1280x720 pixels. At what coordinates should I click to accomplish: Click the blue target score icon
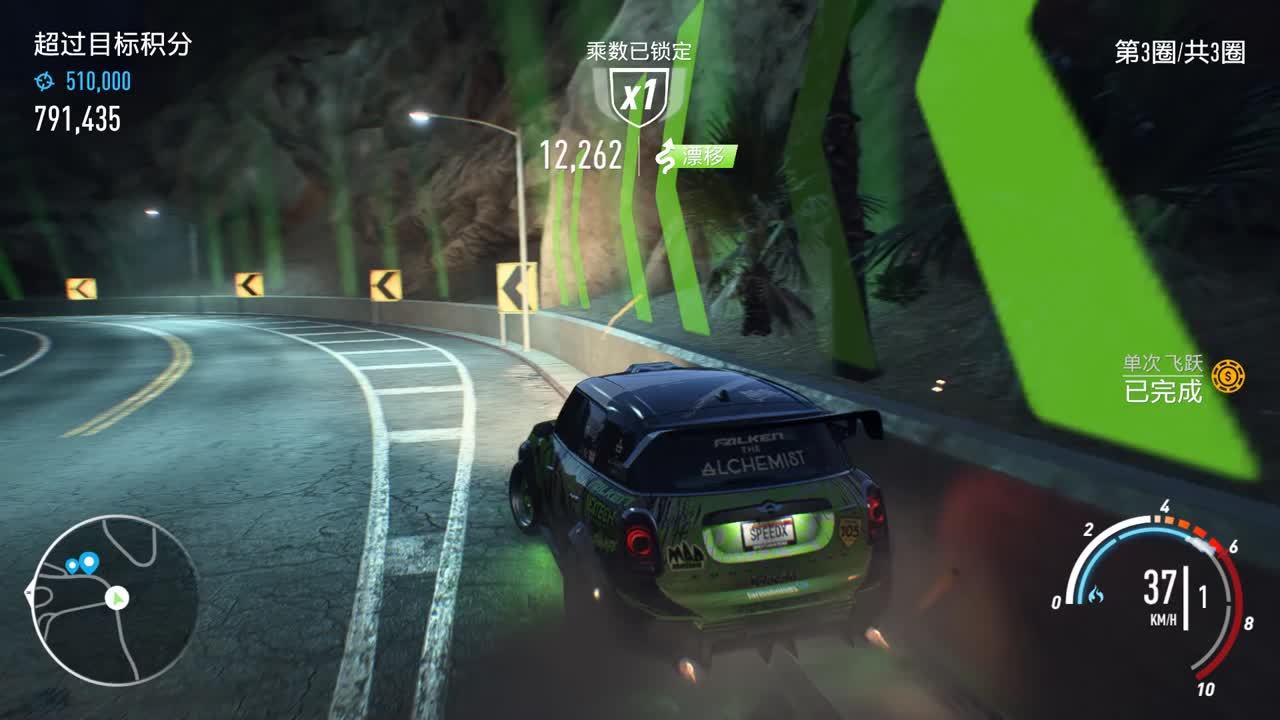[45, 82]
